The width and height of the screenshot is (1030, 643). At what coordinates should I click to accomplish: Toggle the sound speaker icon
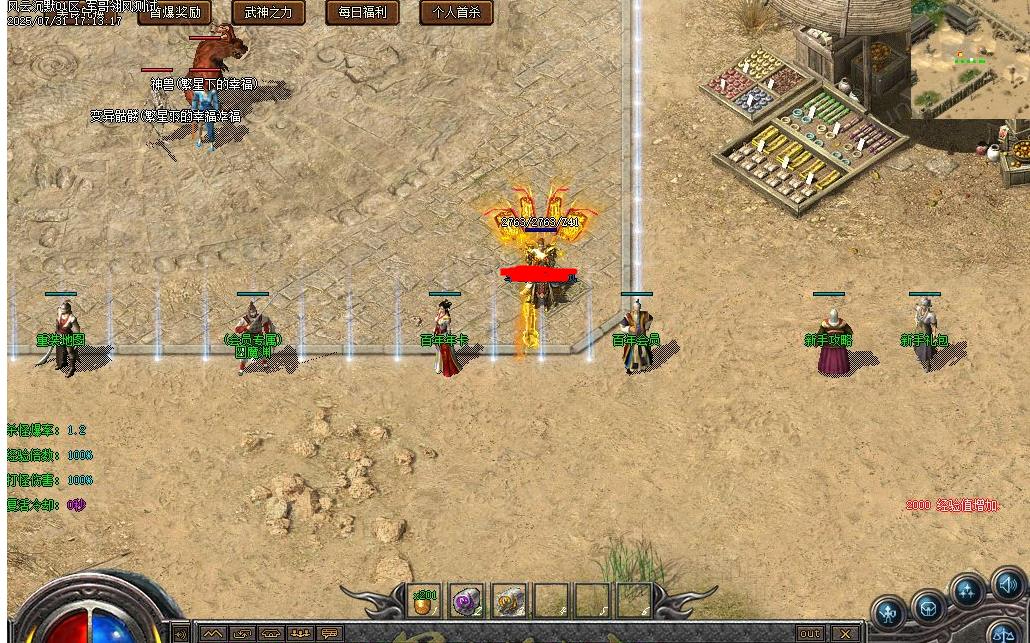(x=1007, y=585)
